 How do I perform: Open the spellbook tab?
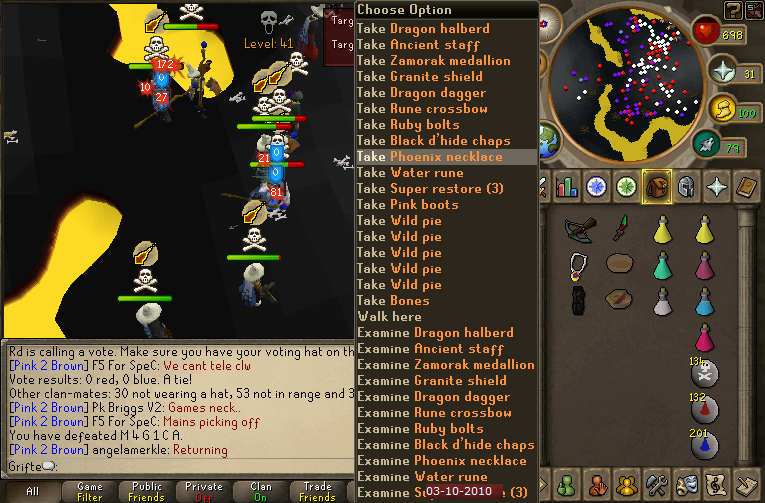(746, 186)
